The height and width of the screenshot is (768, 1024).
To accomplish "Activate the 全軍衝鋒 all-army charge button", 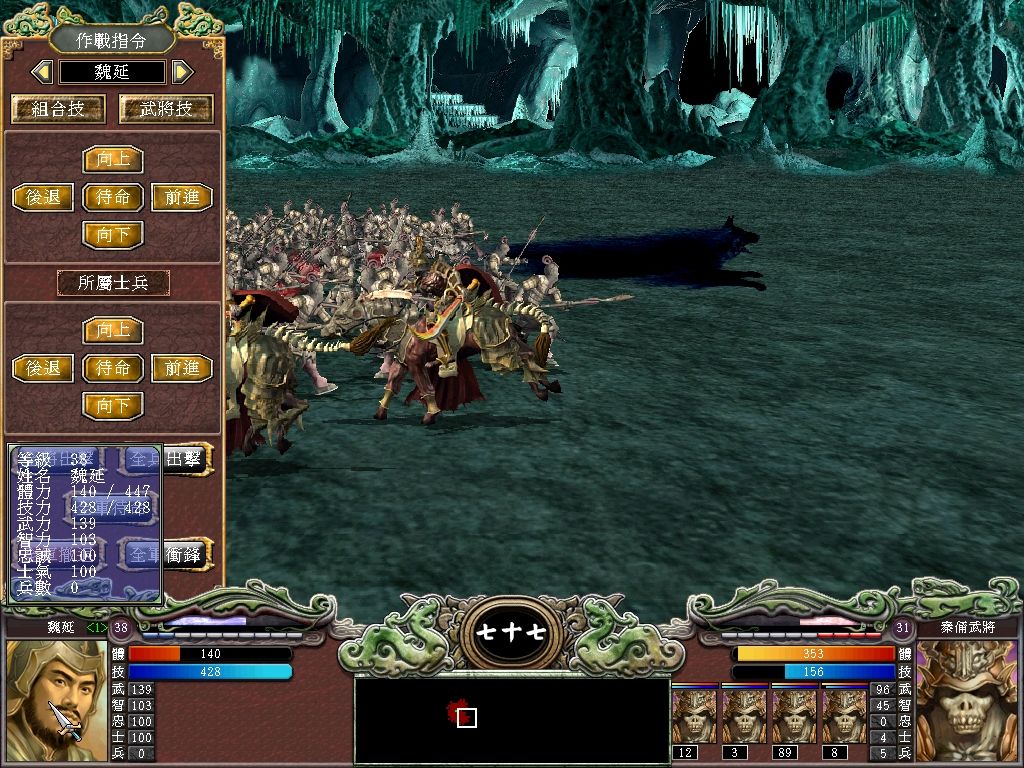I will point(186,553).
